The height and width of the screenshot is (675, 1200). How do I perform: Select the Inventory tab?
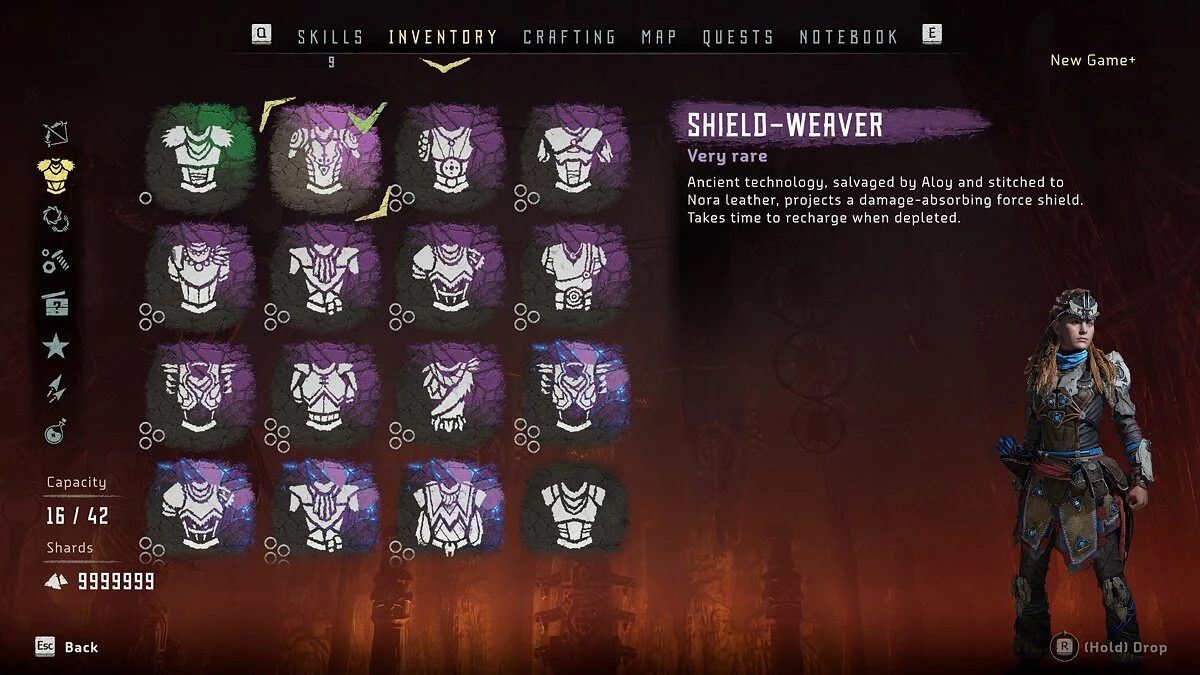click(x=443, y=37)
